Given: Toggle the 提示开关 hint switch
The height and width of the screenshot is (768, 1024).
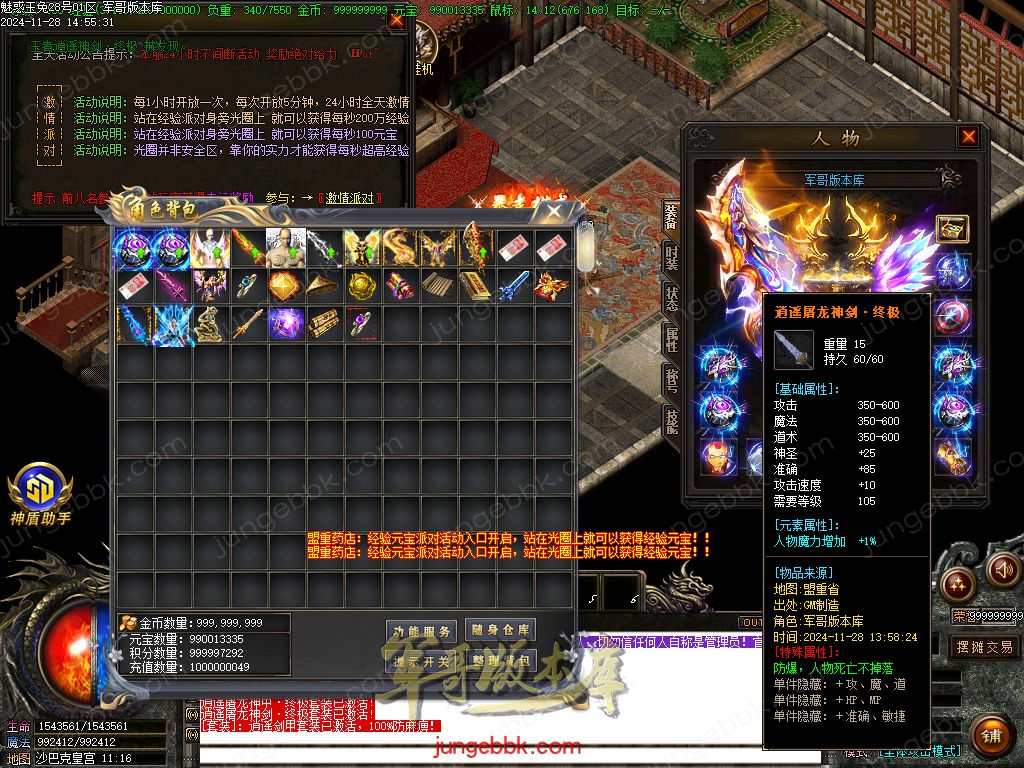Looking at the screenshot, I should pos(421,661).
